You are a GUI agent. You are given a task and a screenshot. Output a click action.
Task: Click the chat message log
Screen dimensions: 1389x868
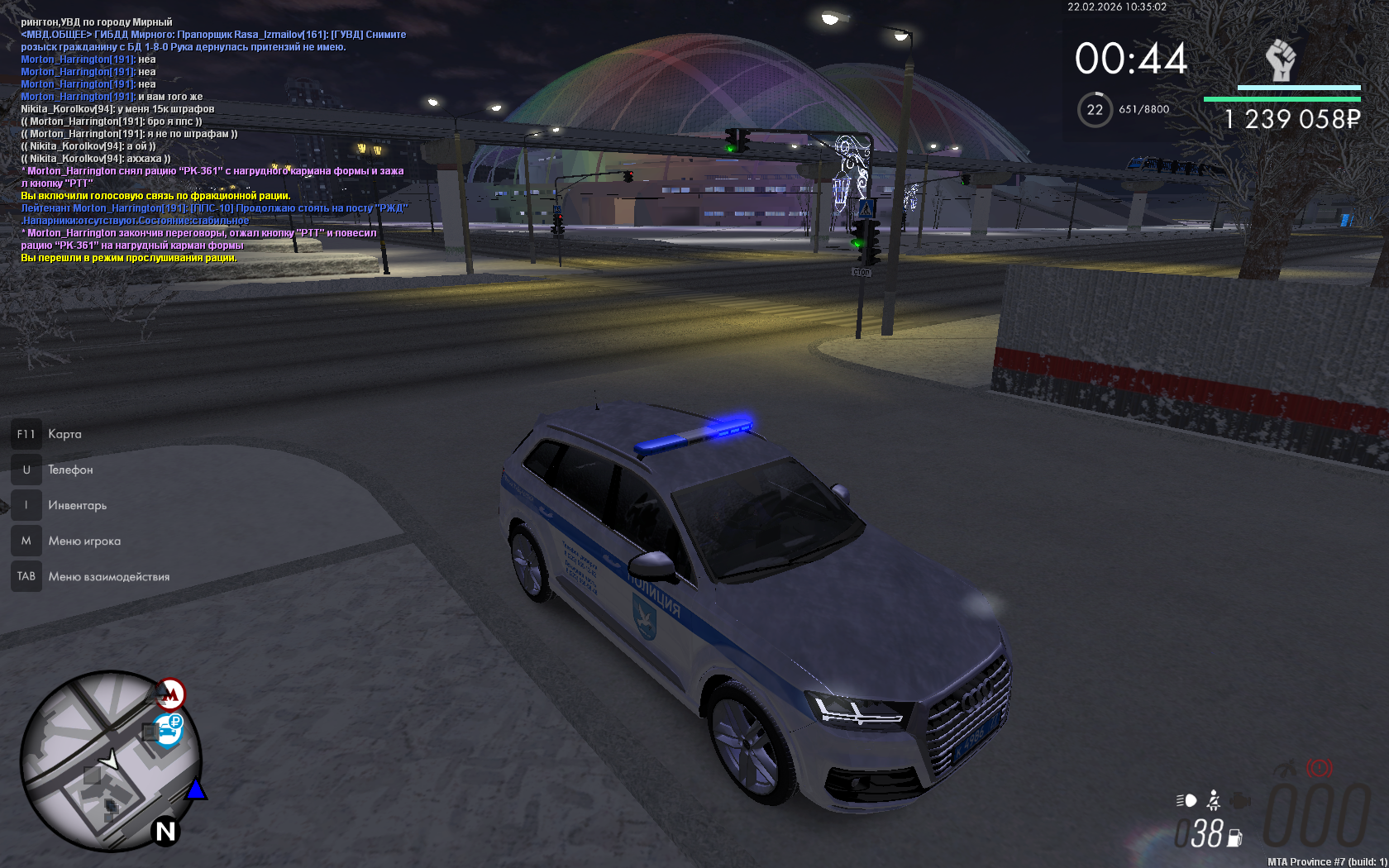213,141
